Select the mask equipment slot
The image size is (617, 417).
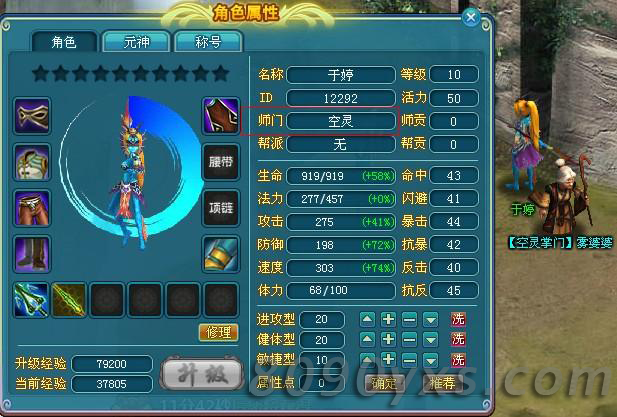pos(32,116)
